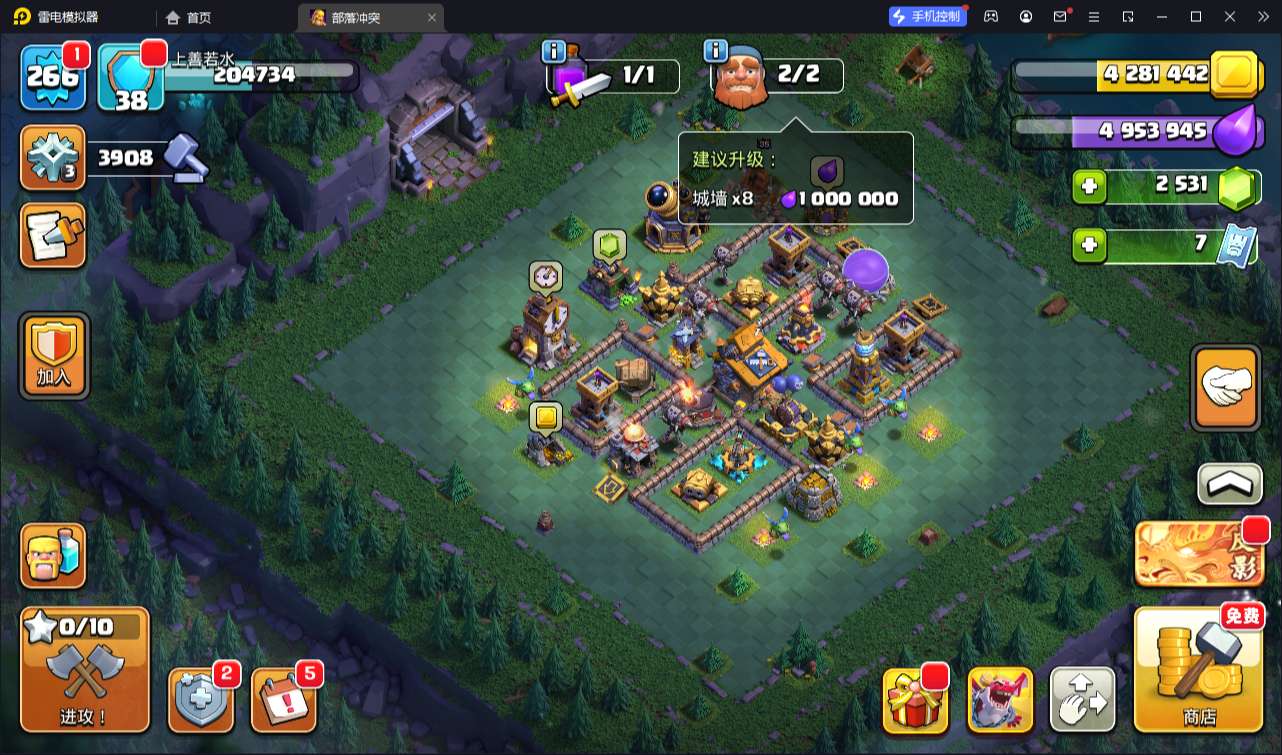Screen dimensions: 1282x755
Task: Add more gems with the green plus
Action: (1089, 187)
